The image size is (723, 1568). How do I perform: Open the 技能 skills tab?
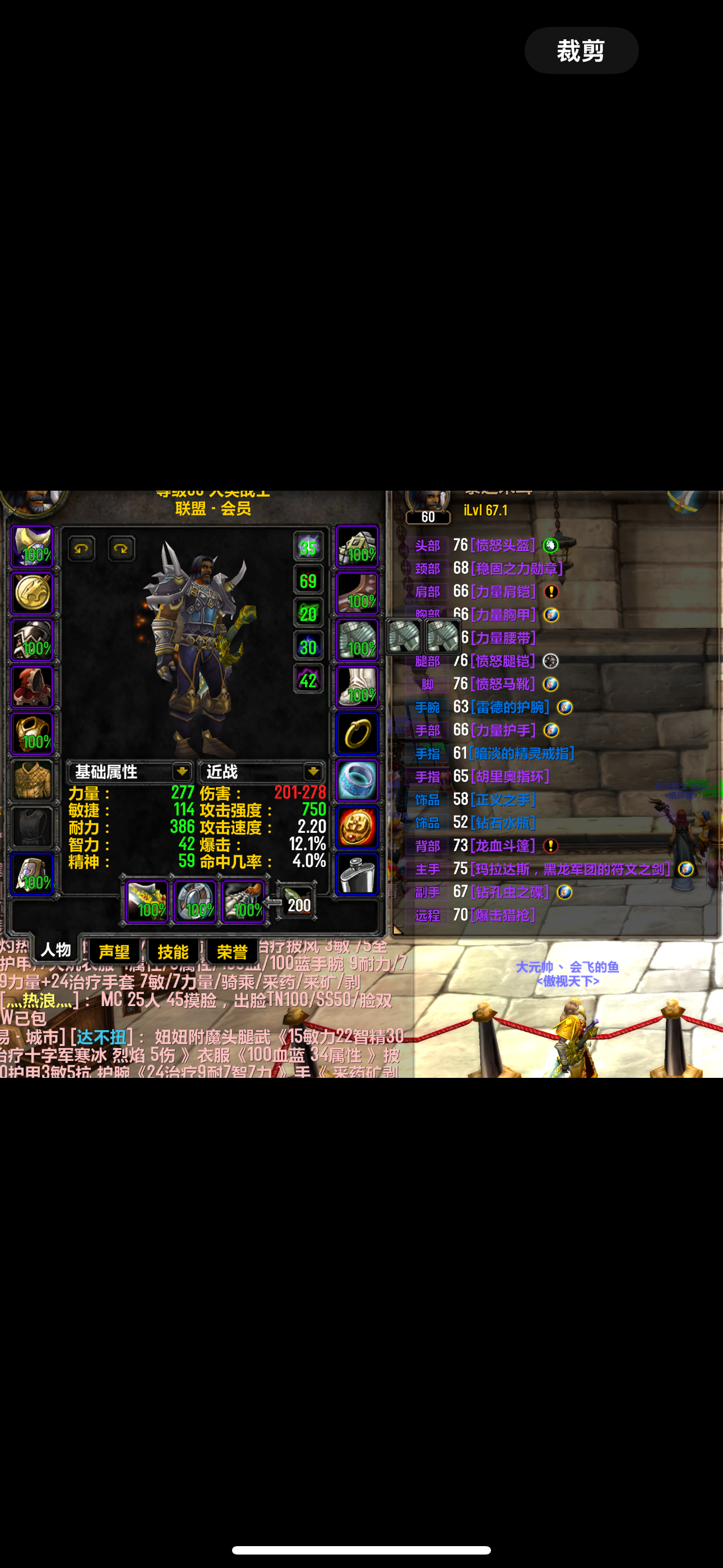point(173,951)
